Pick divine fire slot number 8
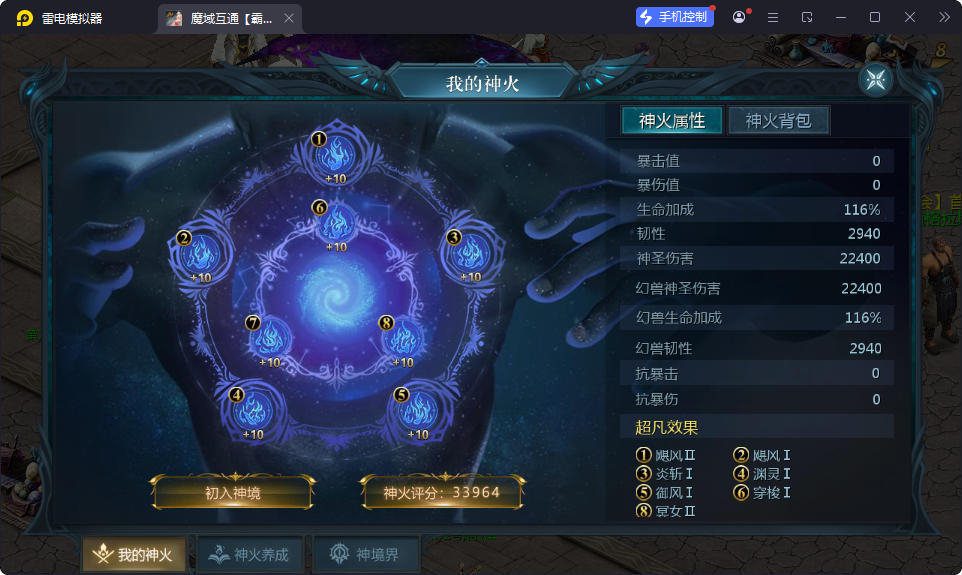This screenshot has width=962, height=575. pos(402,338)
